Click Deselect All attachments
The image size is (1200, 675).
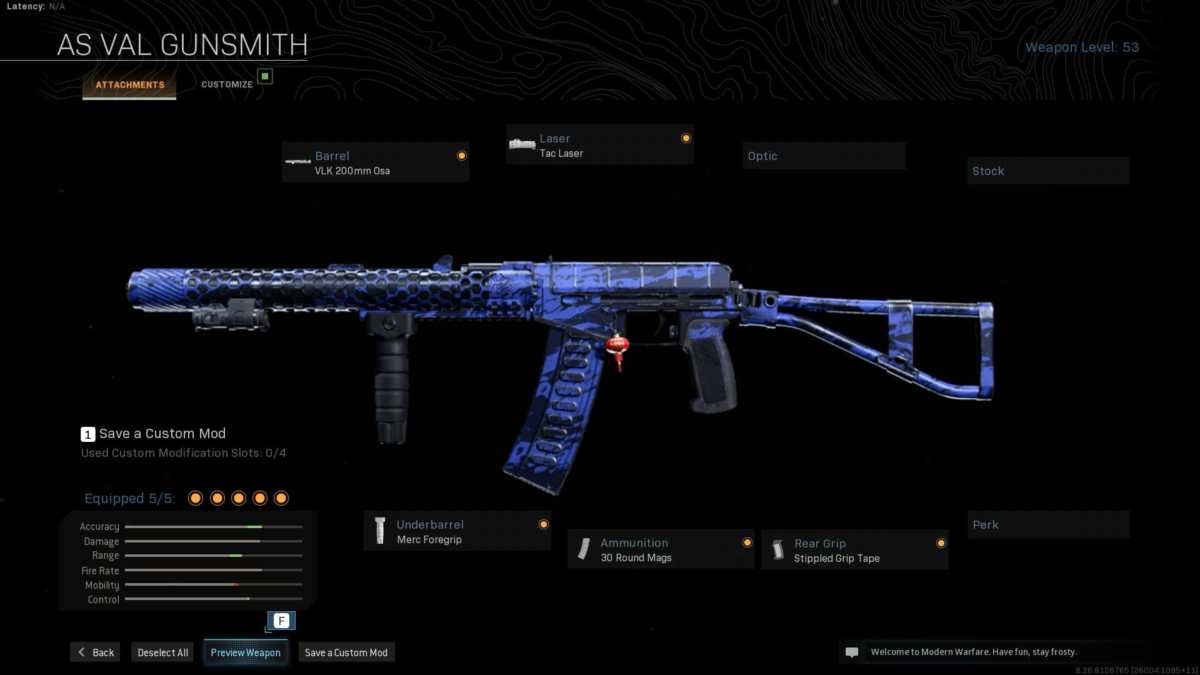[163, 652]
